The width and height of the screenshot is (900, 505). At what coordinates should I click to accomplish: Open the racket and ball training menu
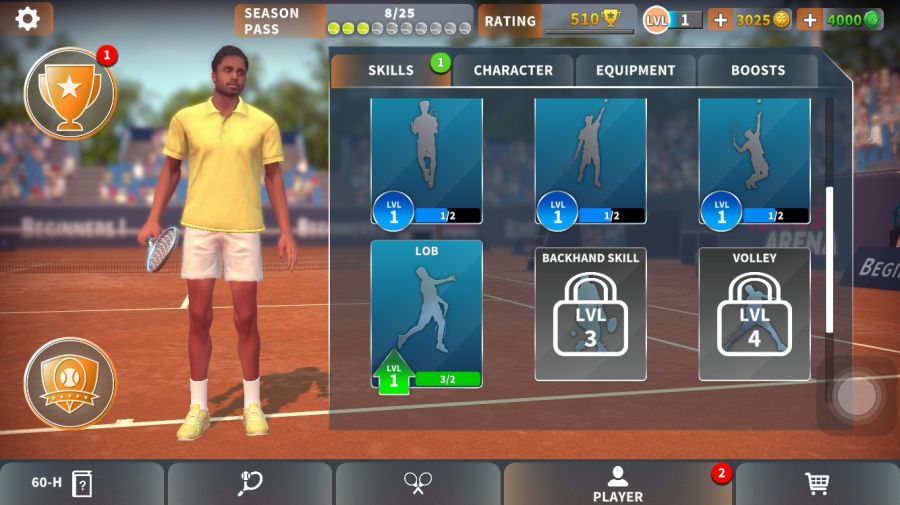click(250, 483)
